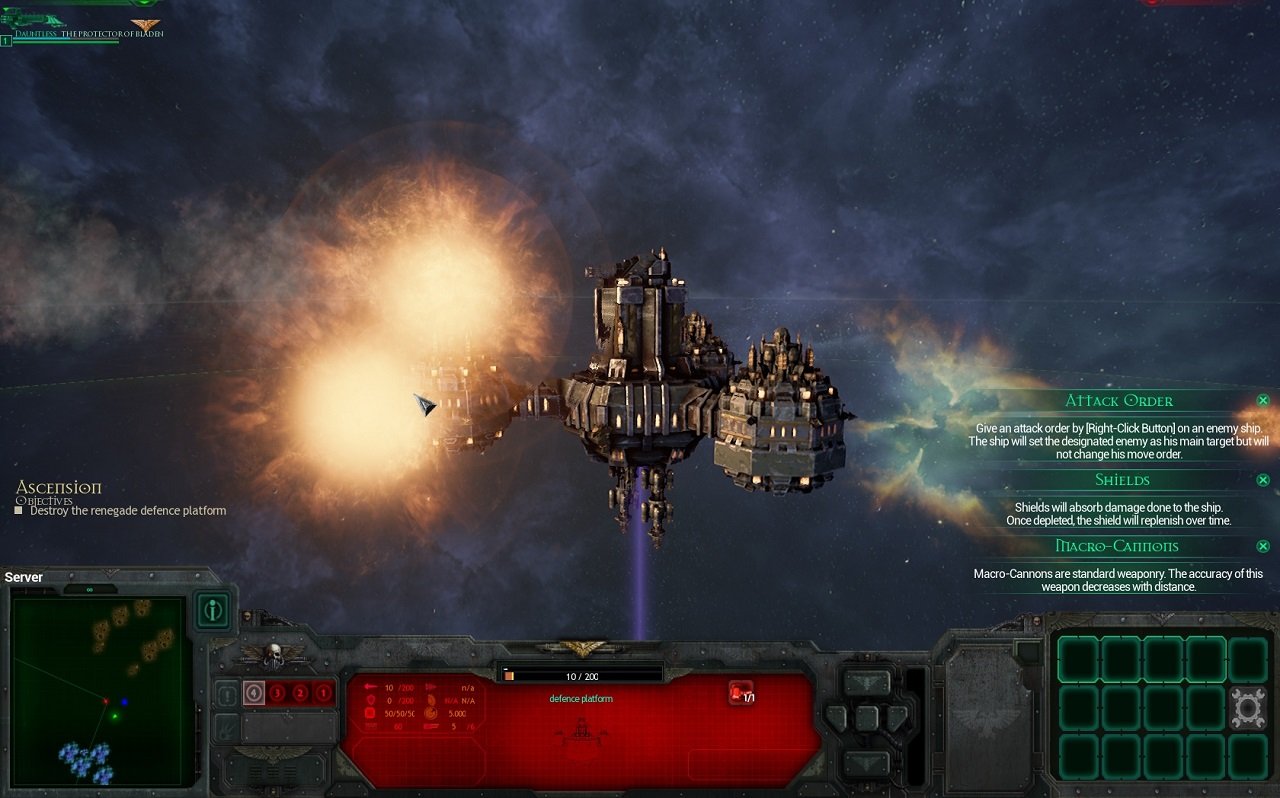This screenshot has width=1280, height=798.
Task: Select engagement level 1 icon
Action: coord(323,692)
